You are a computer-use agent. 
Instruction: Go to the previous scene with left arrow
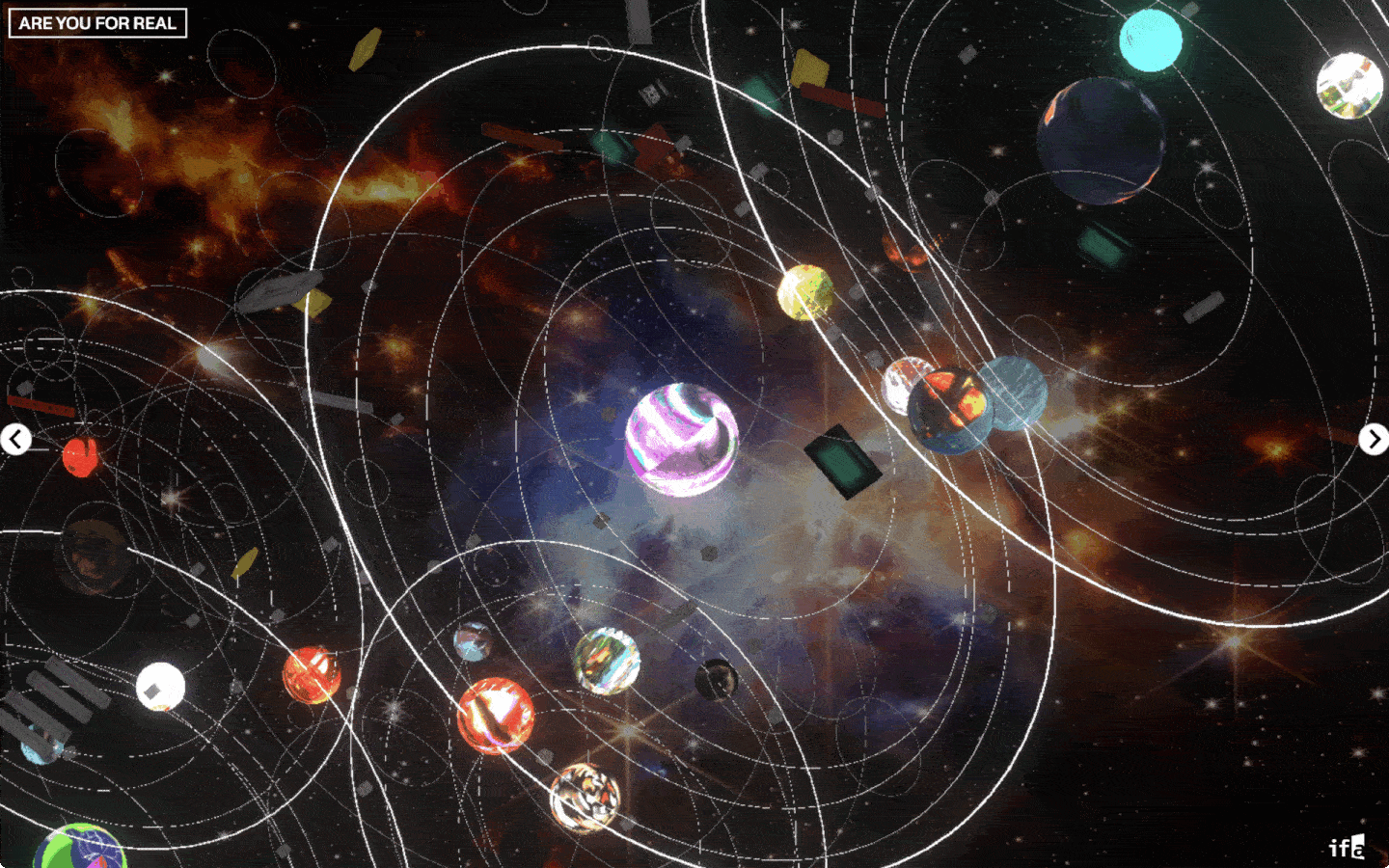[15, 440]
